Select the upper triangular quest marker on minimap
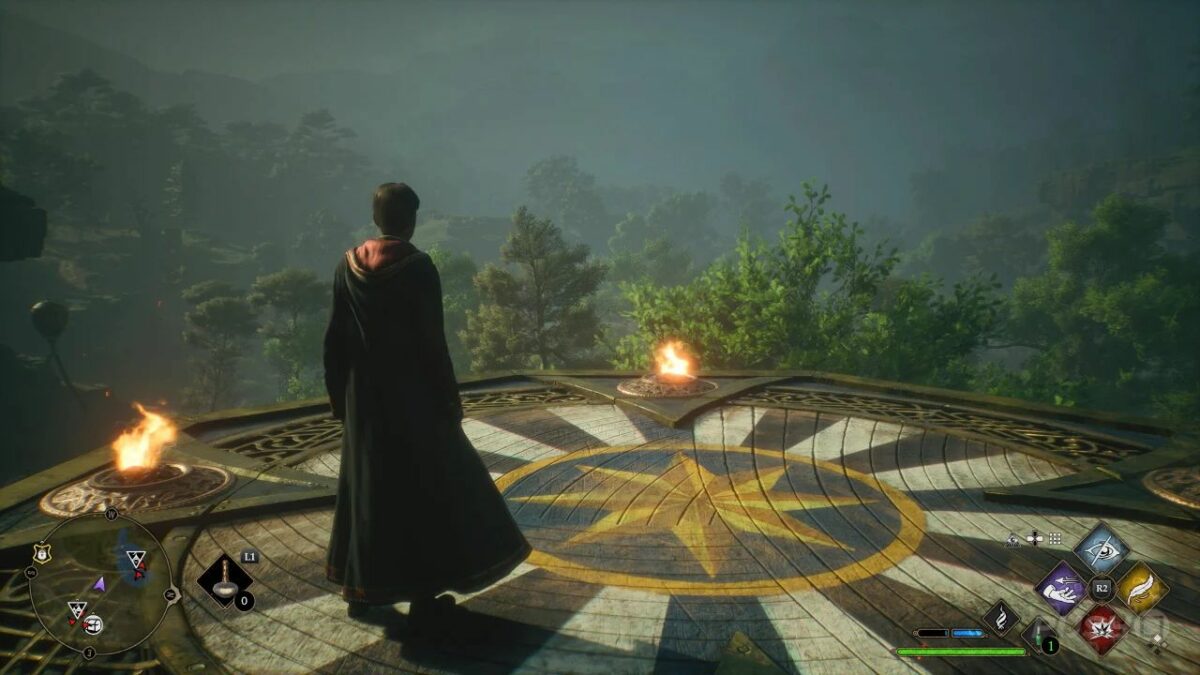Image resolution: width=1200 pixels, height=675 pixels. pyautogui.click(x=135, y=558)
